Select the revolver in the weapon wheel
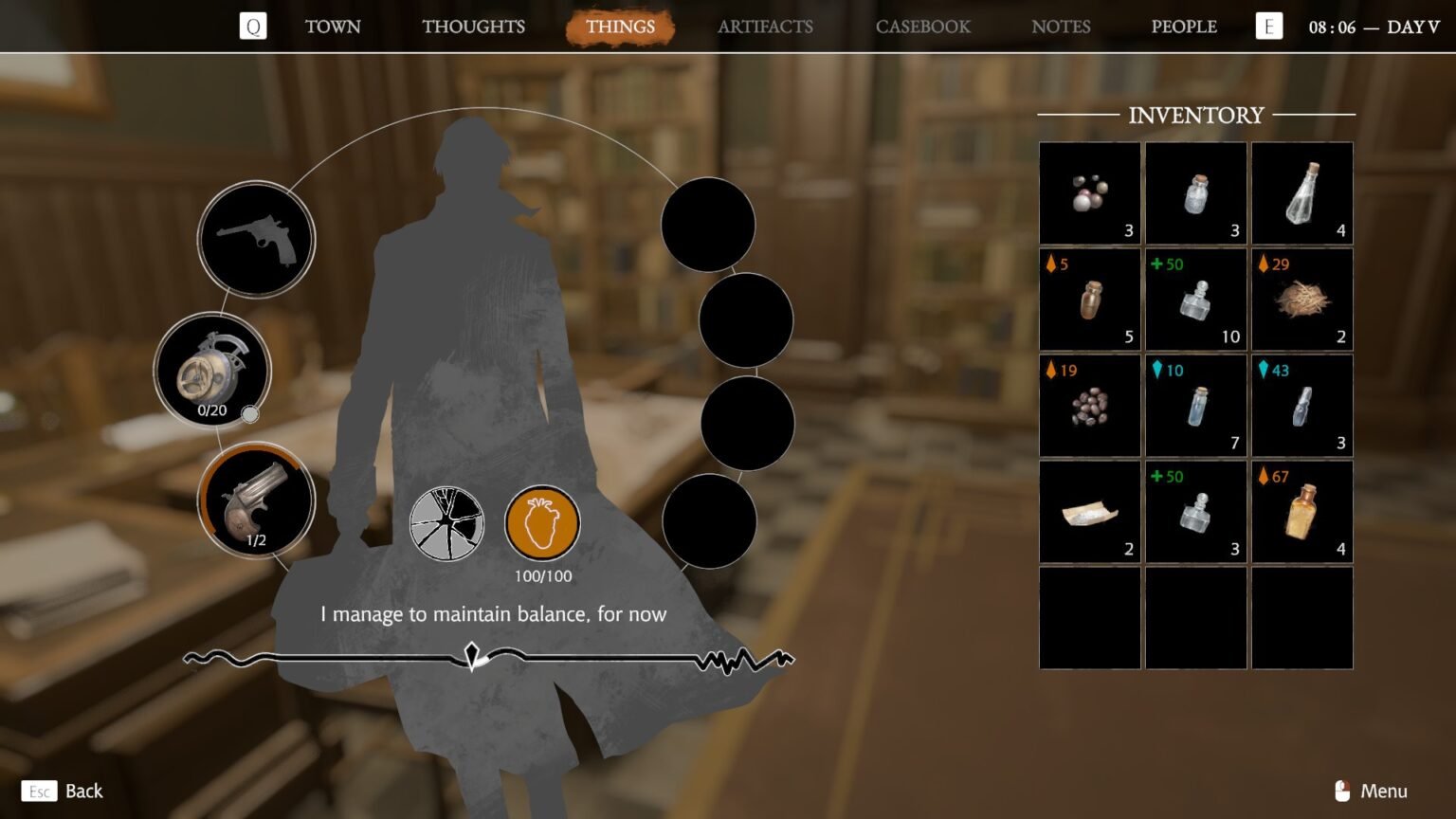 pyautogui.click(x=254, y=239)
